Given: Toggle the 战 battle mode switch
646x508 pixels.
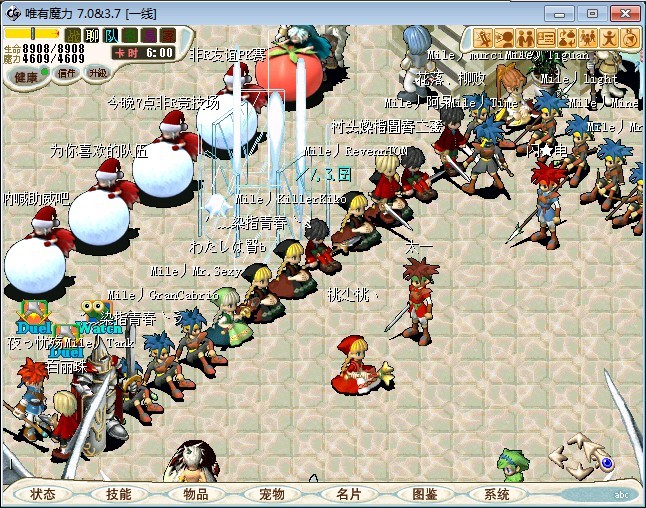Looking at the screenshot, I should (x=73, y=35).
